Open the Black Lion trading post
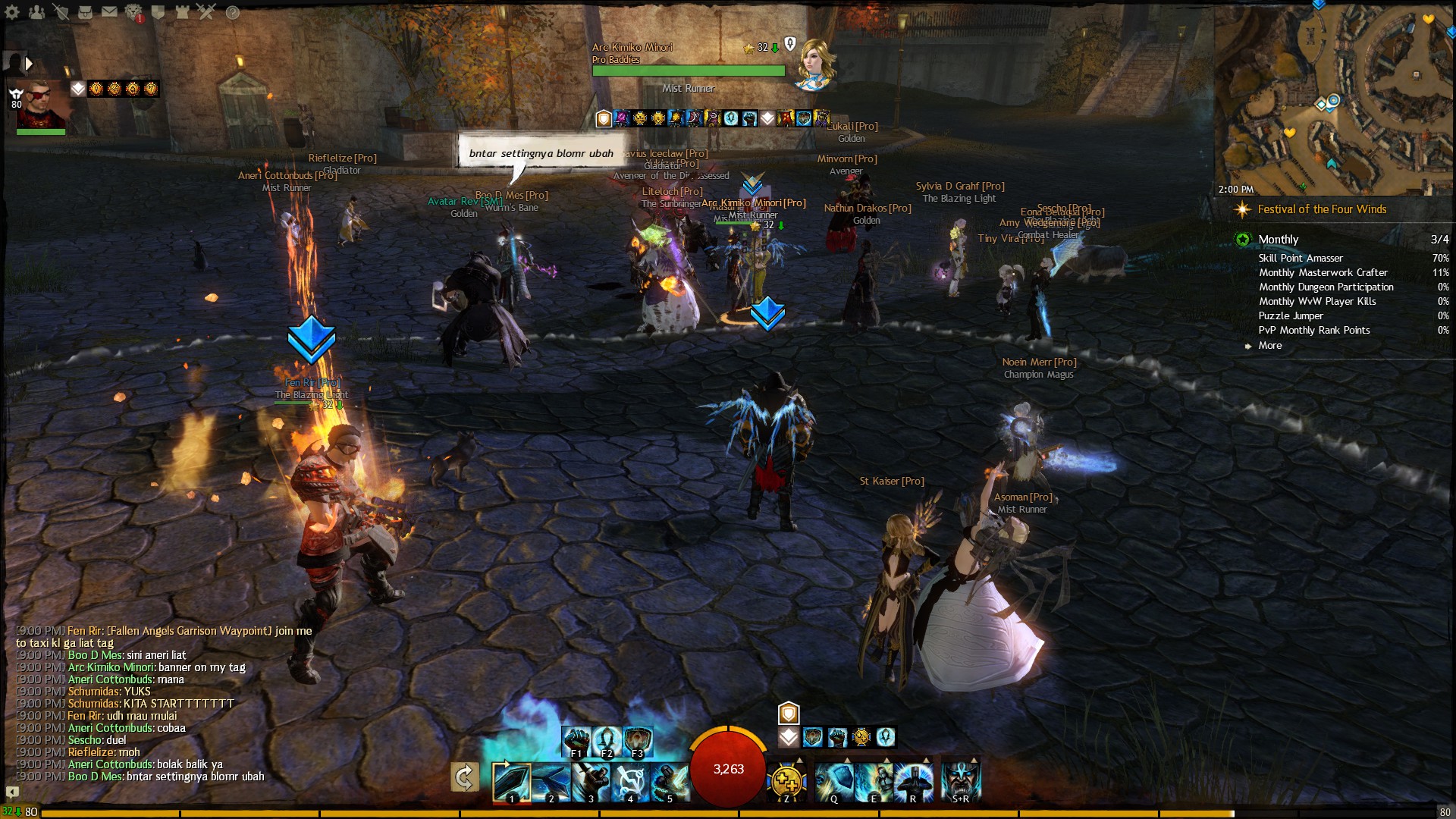The width and height of the screenshot is (1456, 819). coord(134,12)
